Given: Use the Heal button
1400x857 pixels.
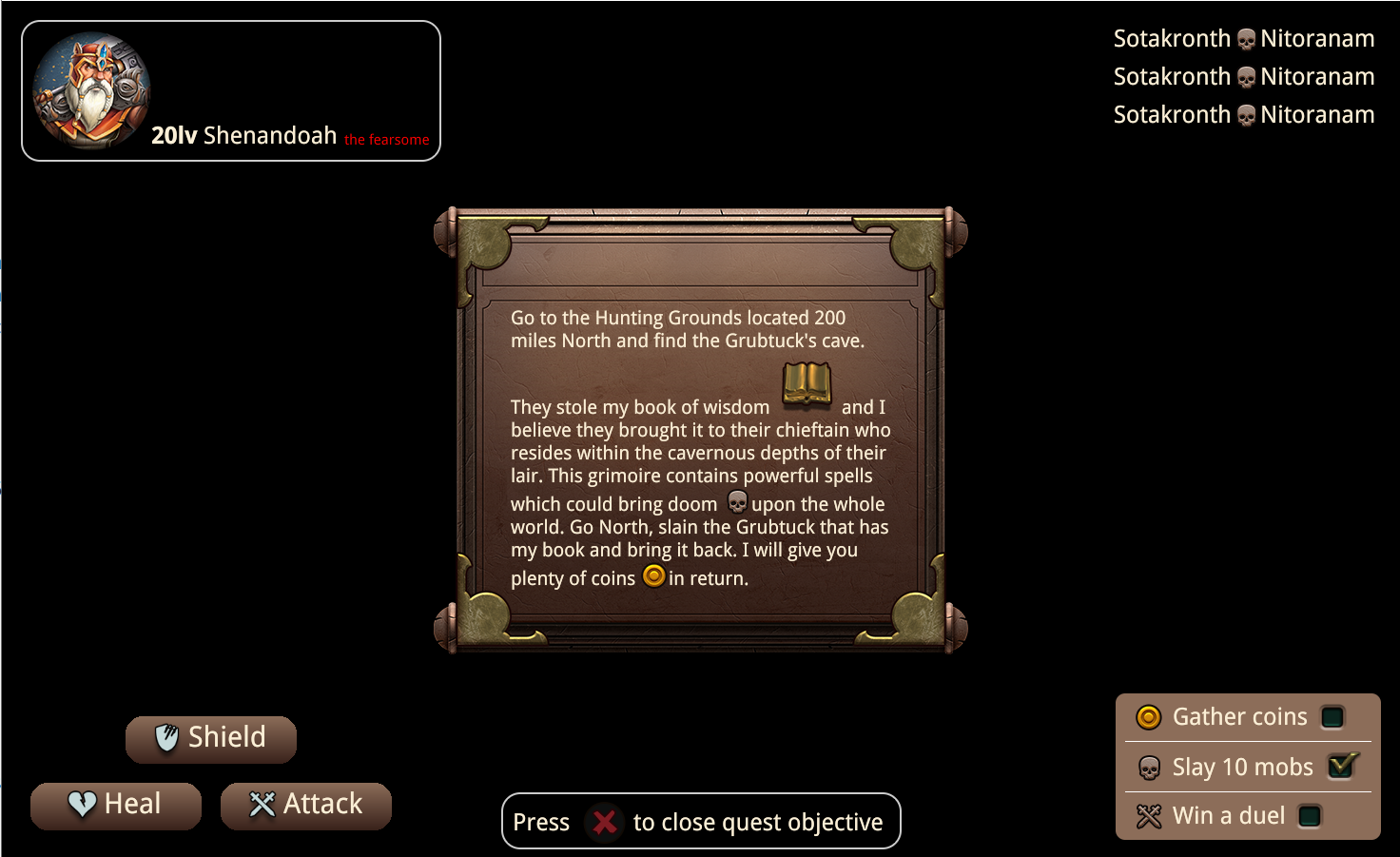Looking at the screenshot, I should [x=116, y=805].
